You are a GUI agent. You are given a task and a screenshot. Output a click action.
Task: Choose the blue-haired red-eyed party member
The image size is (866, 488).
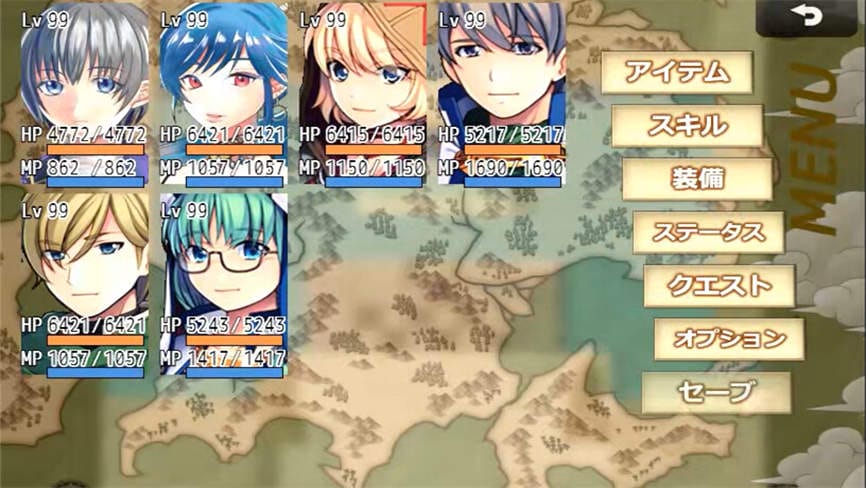223,95
